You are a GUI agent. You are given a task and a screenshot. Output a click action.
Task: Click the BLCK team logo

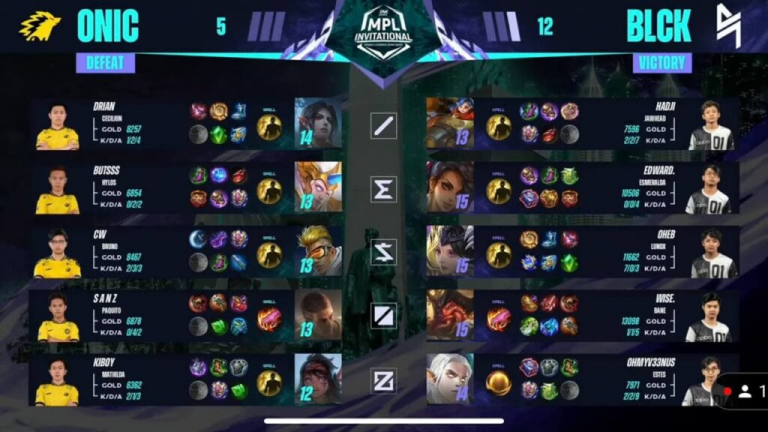pyautogui.click(x=728, y=26)
